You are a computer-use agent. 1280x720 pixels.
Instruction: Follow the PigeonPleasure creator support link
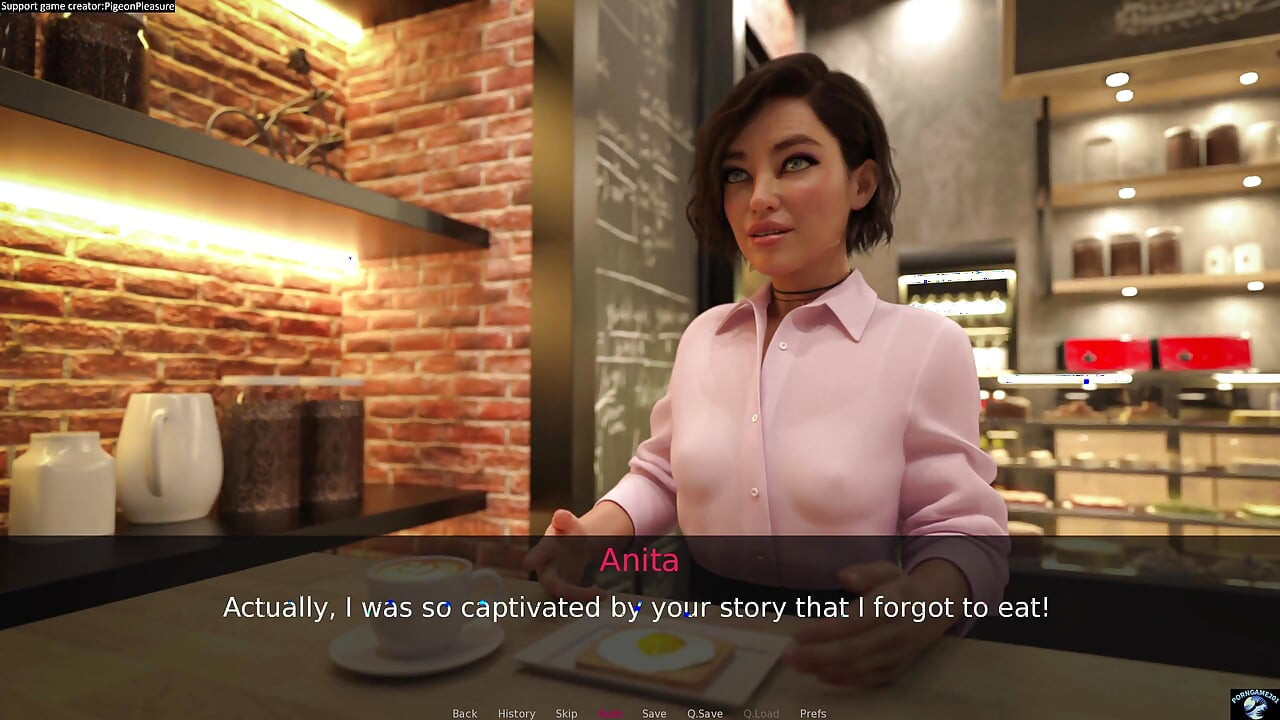coord(88,6)
